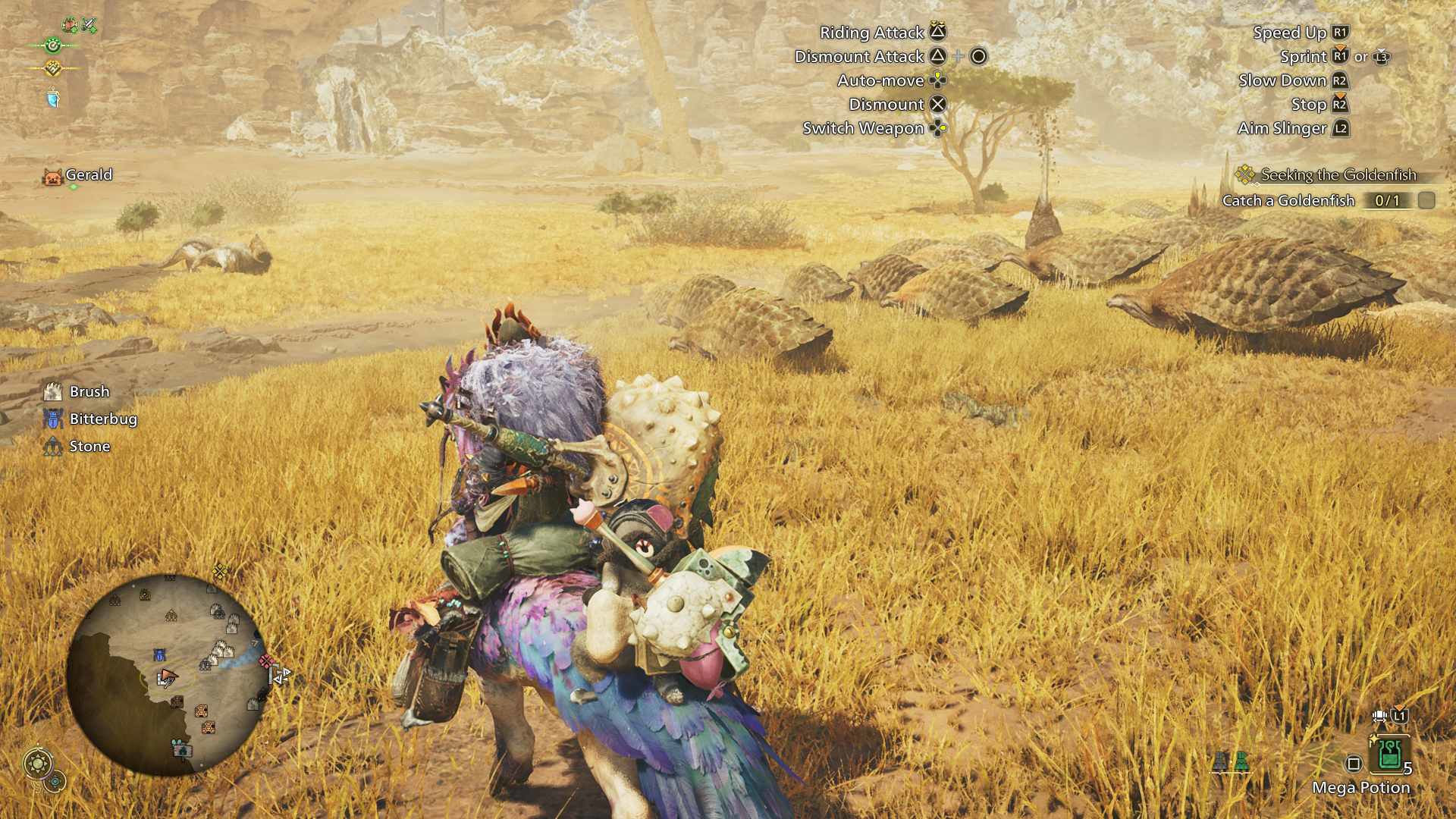Select the Bitterbug entry in the nearby list
Viewport: 1456px width, 819px height.
102,419
